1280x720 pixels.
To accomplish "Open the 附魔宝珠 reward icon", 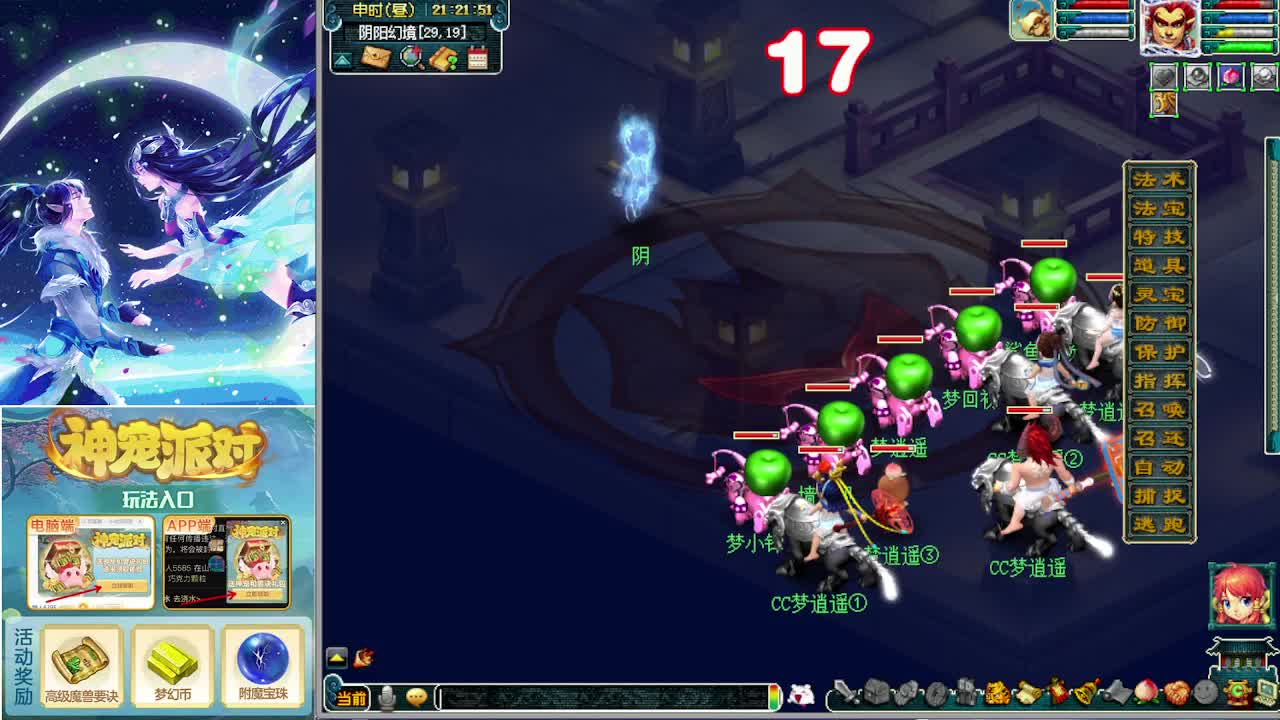I will pyautogui.click(x=261, y=662).
